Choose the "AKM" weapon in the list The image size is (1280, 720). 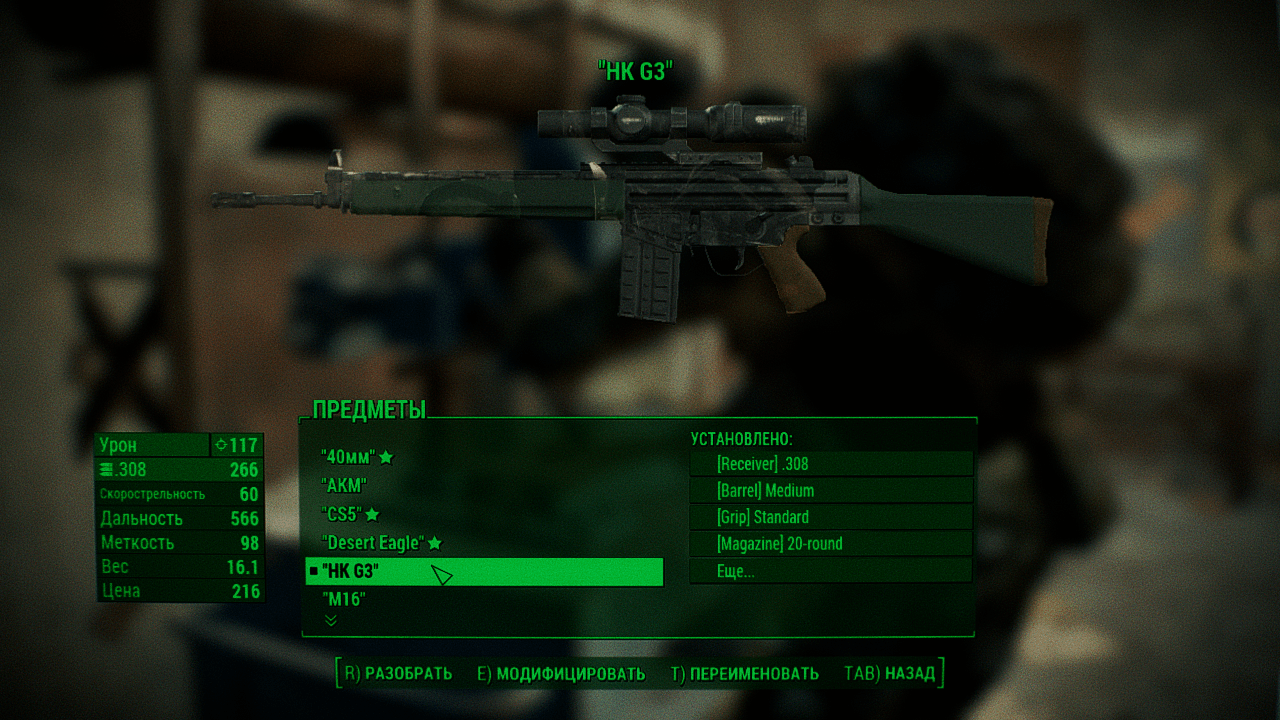click(344, 485)
